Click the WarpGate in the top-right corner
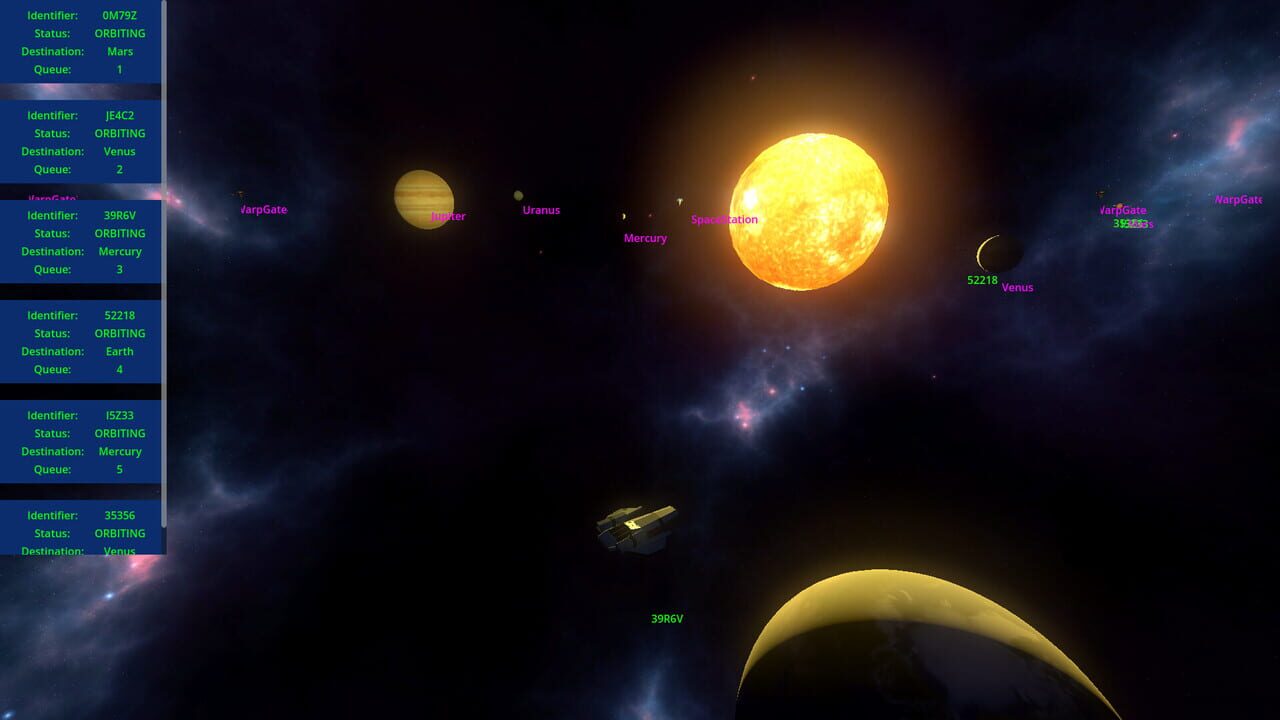 1238,199
